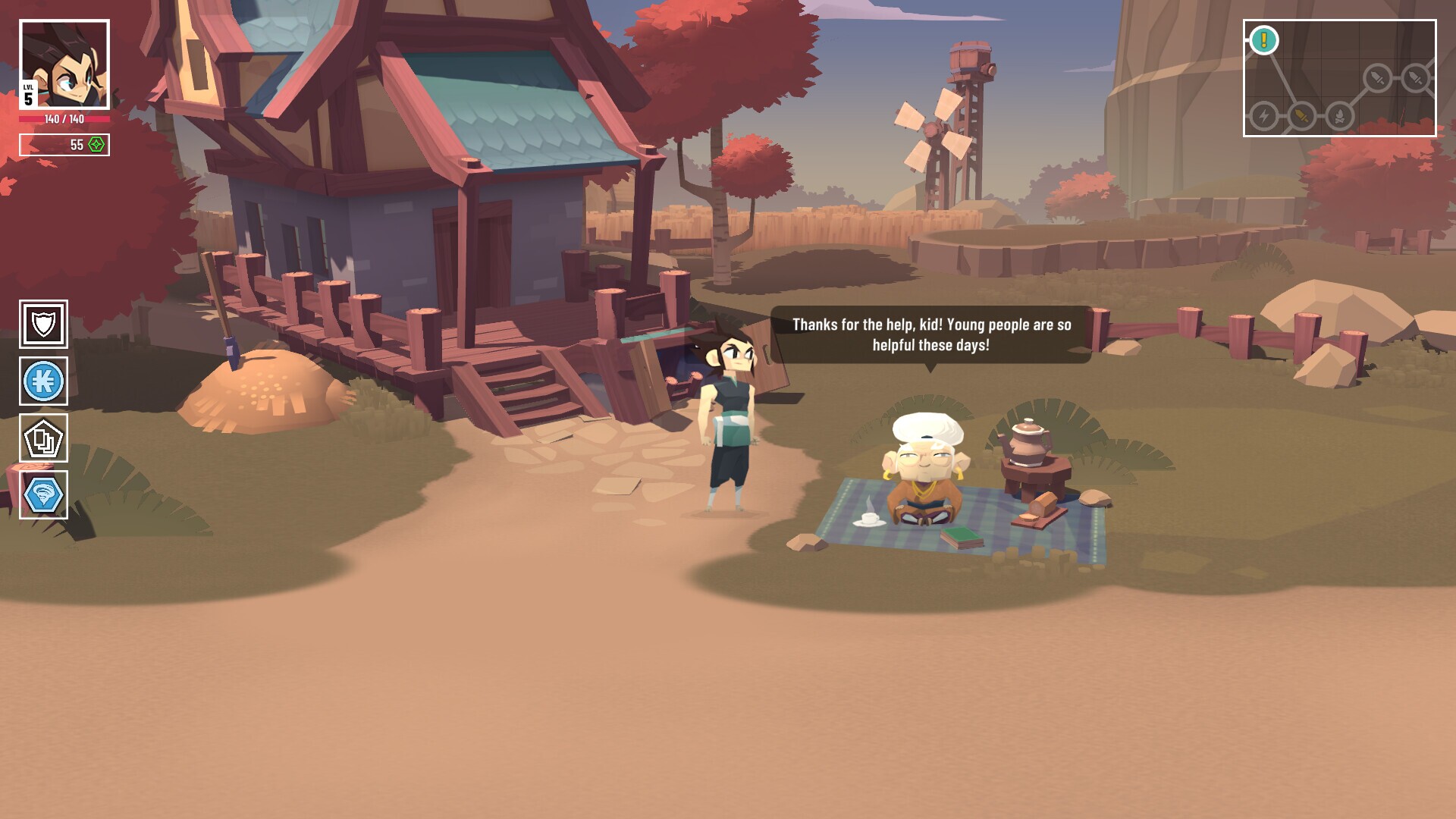Select the campfire node on the map
This screenshot has height=819, width=1456.
[x=1340, y=118]
